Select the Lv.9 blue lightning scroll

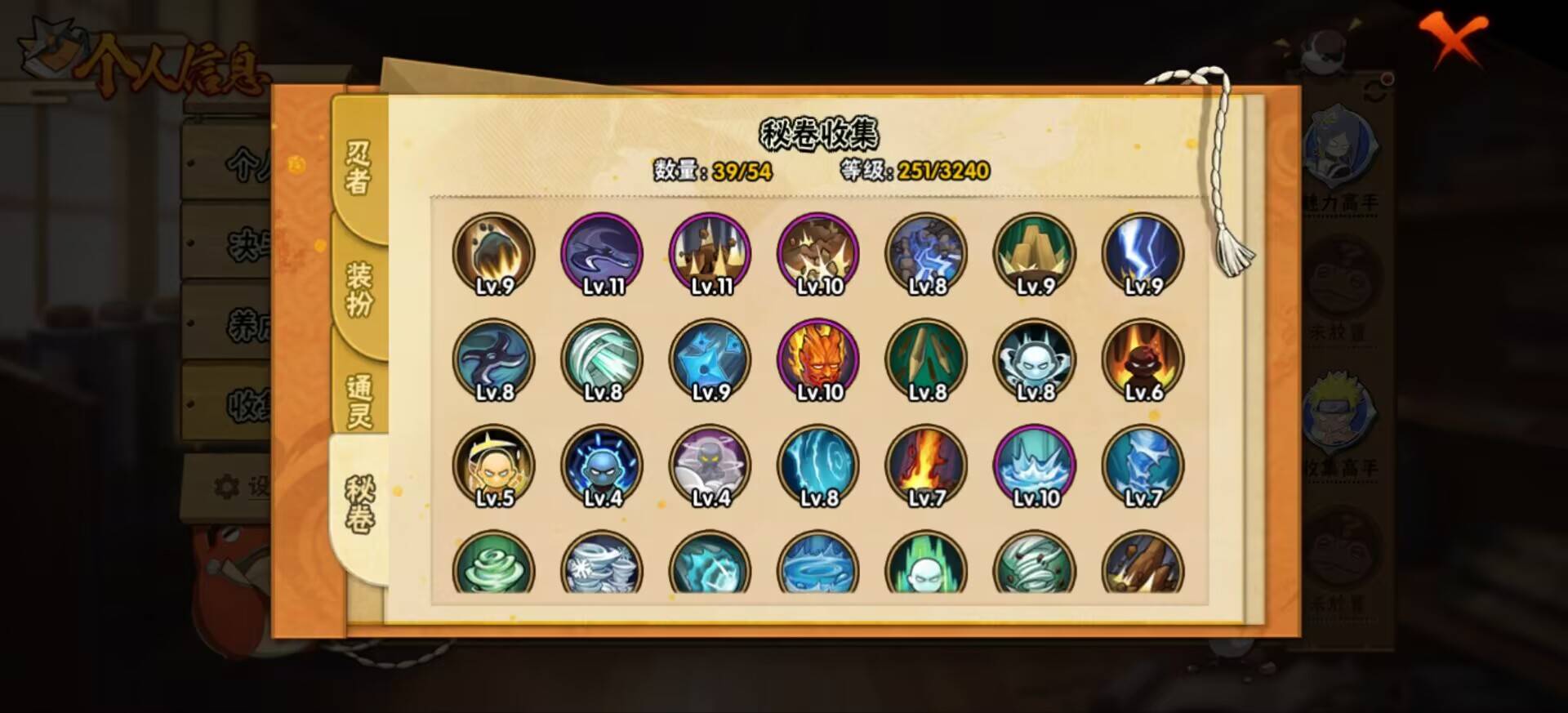(x=1143, y=253)
